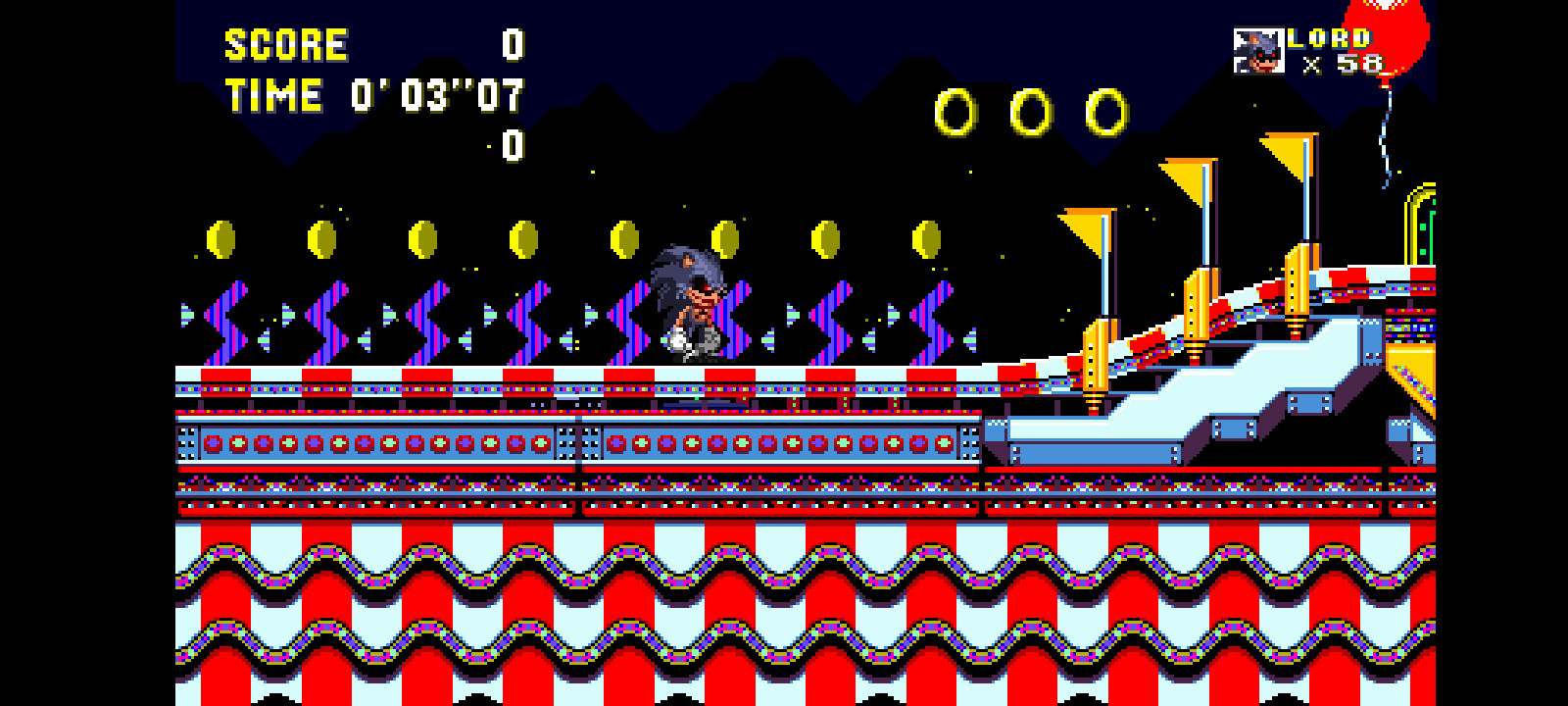Click the rightmost coin in the coin row

pos(926,240)
